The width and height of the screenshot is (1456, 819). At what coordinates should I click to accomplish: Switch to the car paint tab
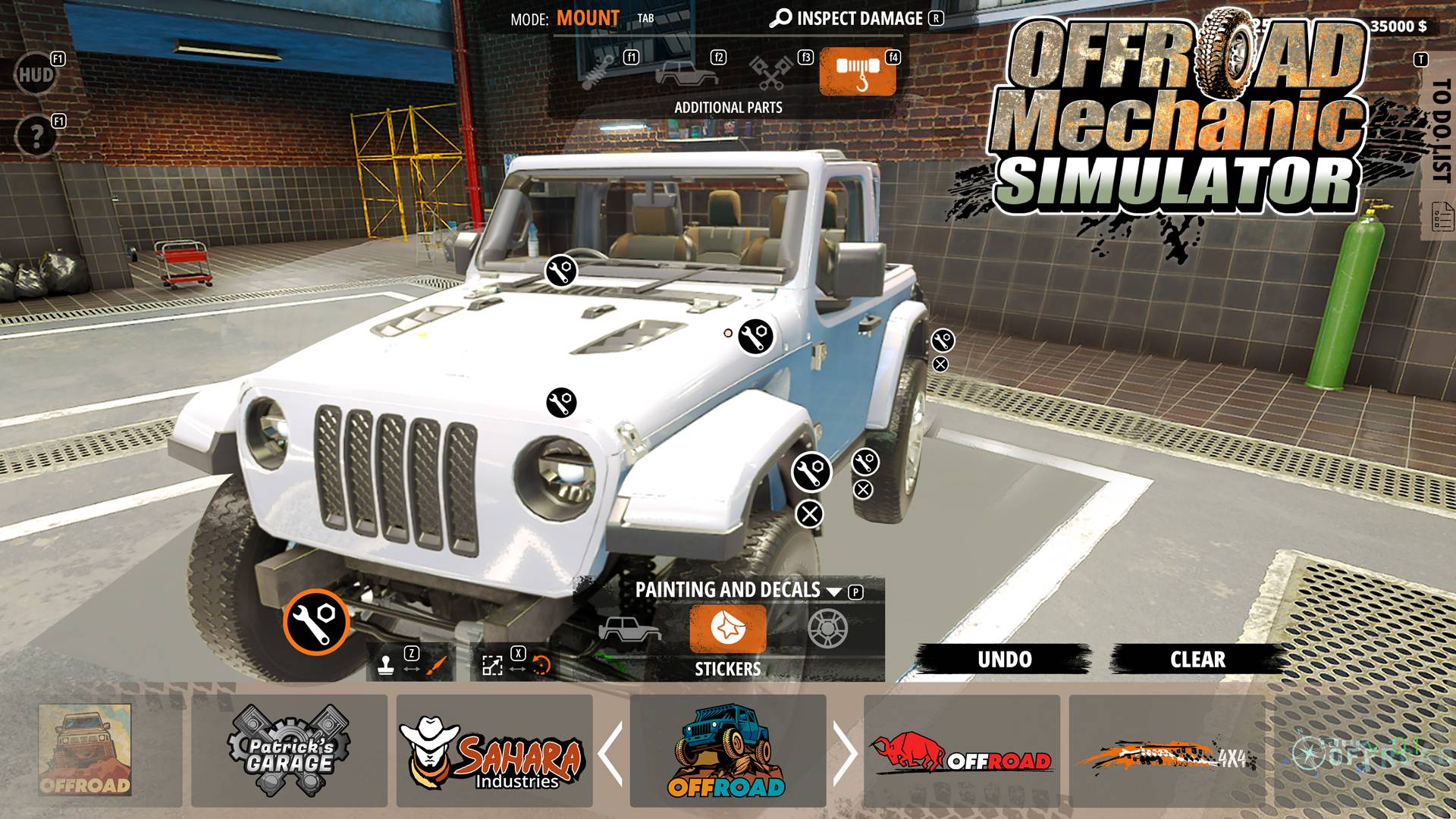(629, 629)
